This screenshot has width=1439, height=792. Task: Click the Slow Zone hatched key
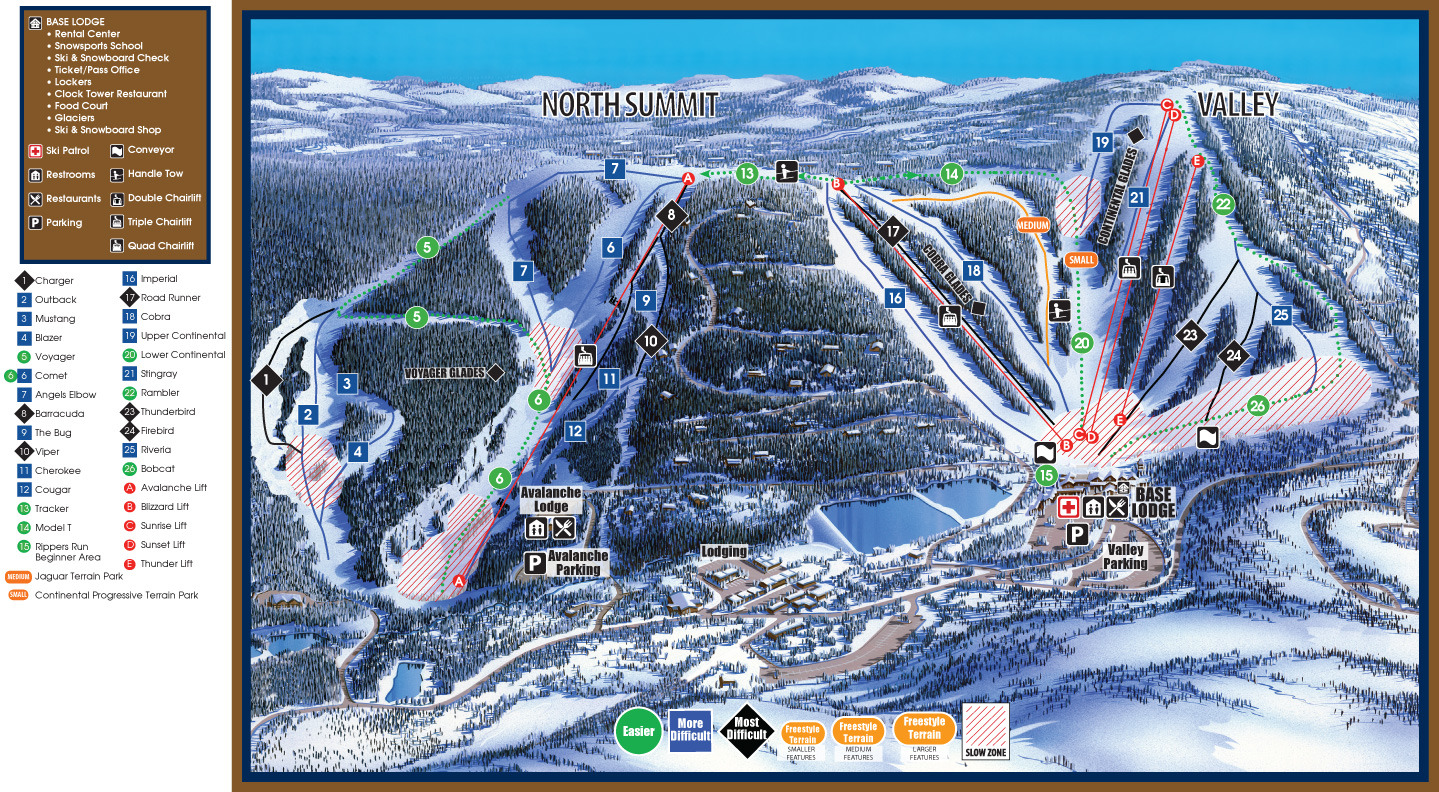[x=984, y=730]
